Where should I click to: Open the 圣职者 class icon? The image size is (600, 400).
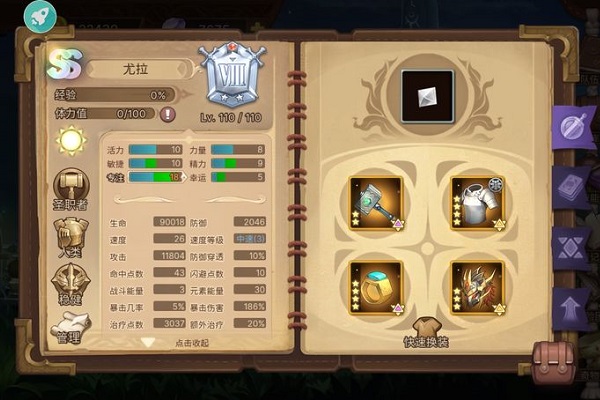pos(70,190)
